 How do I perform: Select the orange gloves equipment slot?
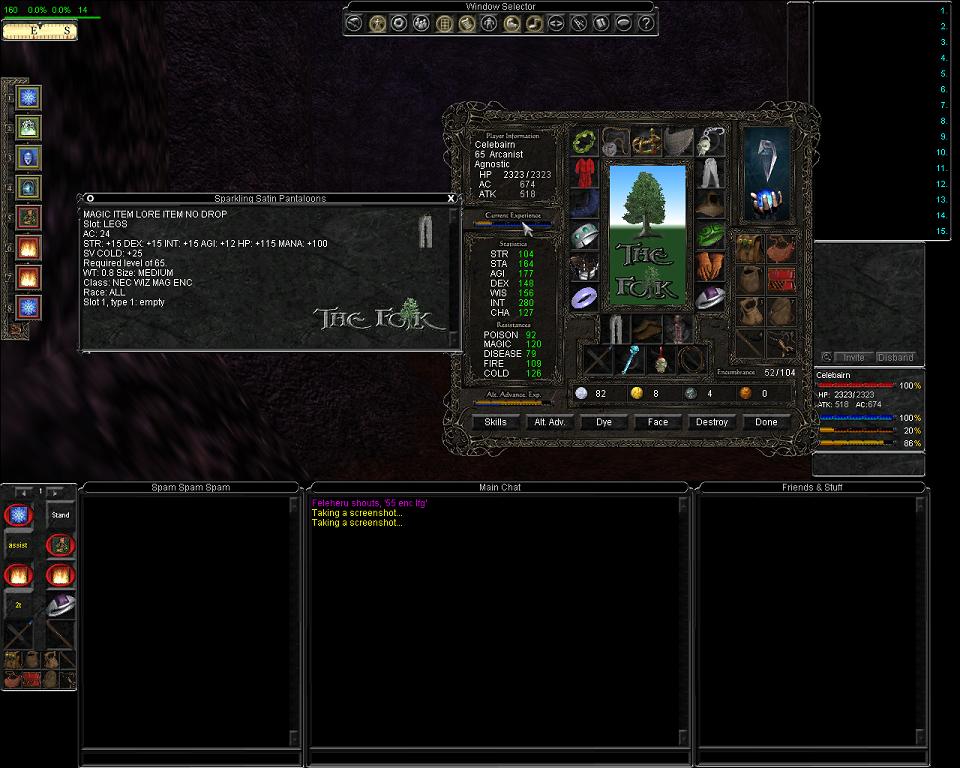tap(709, 266)
